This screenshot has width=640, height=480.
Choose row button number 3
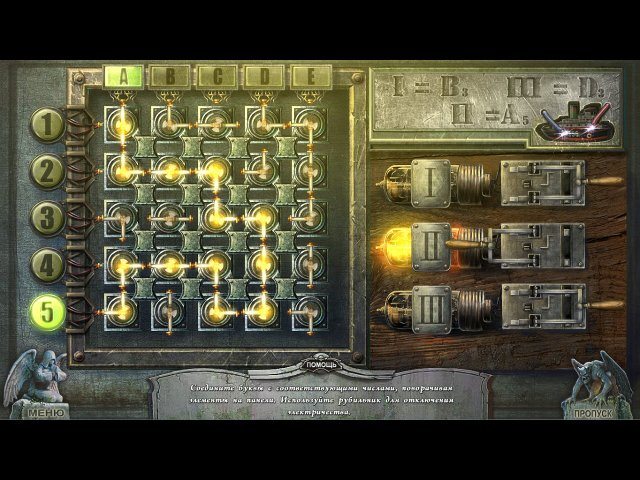click(x=46, y=217)
